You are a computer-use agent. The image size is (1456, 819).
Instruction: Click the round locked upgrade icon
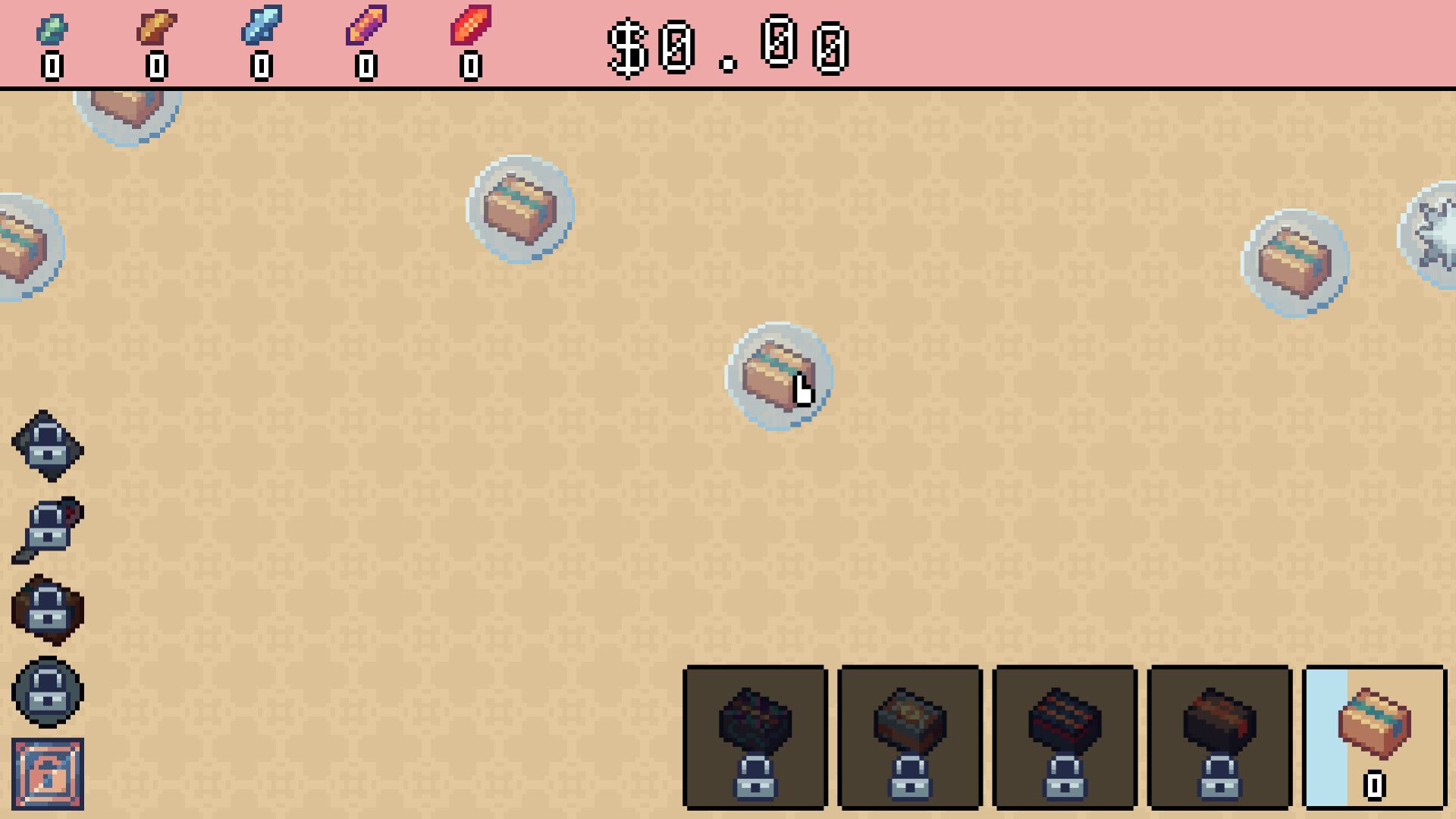click(47, 694)
